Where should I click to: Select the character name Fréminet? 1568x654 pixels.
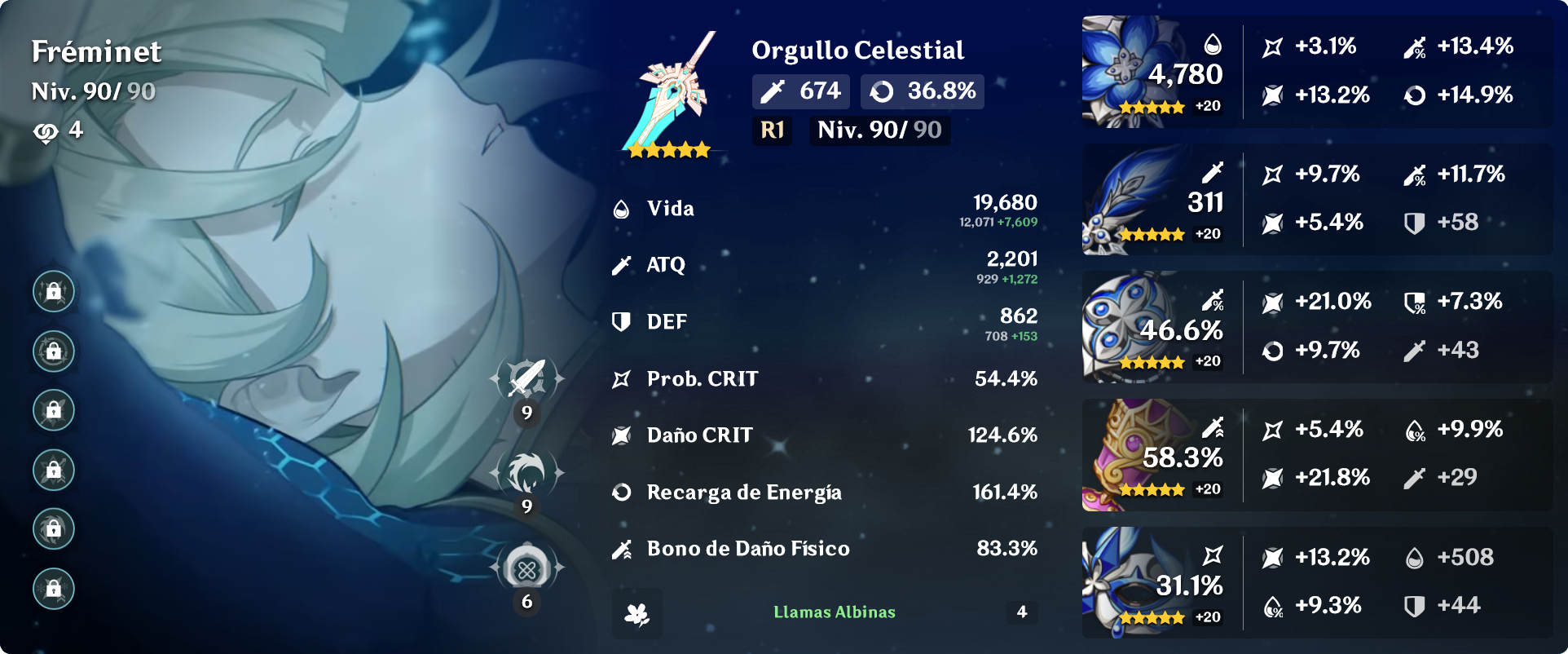tap(95, 51)
